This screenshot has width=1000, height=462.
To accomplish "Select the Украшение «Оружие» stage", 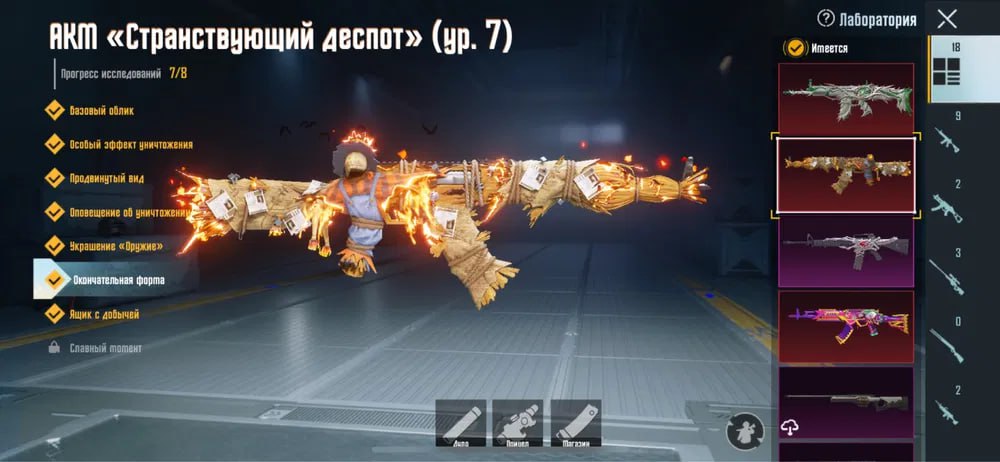I will coord(115,246).
